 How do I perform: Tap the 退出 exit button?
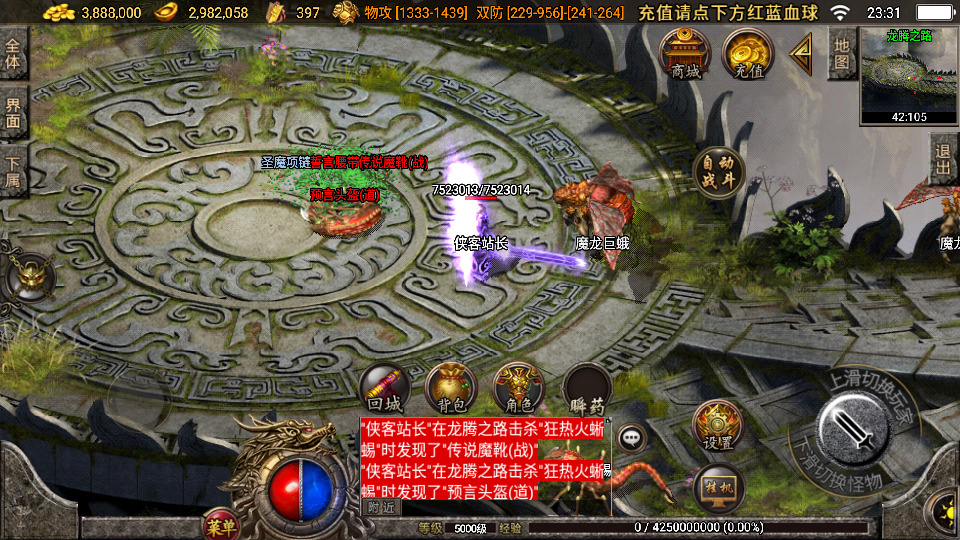(x=942, y=160)
